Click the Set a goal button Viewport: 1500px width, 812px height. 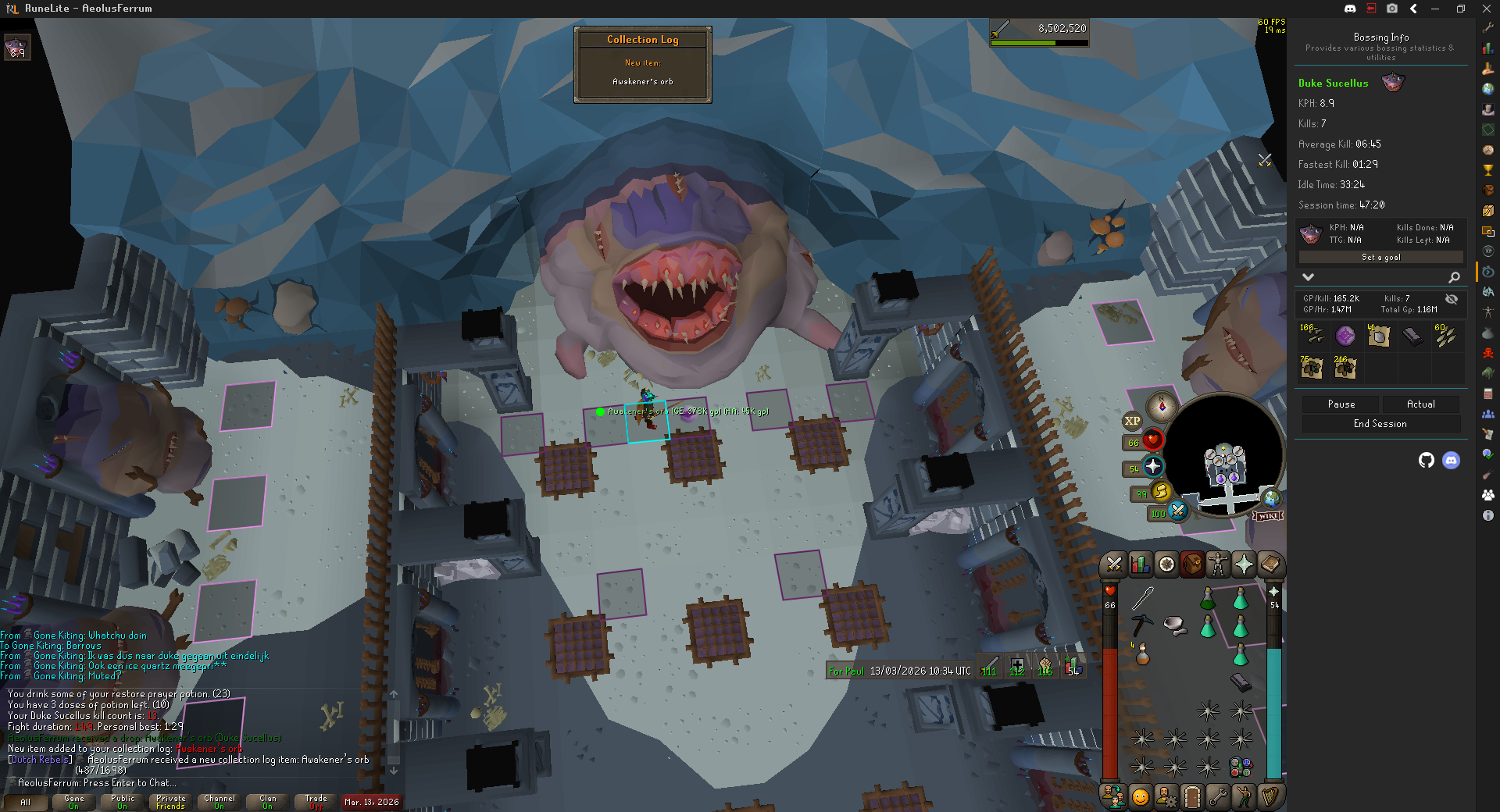point(1380,258)
